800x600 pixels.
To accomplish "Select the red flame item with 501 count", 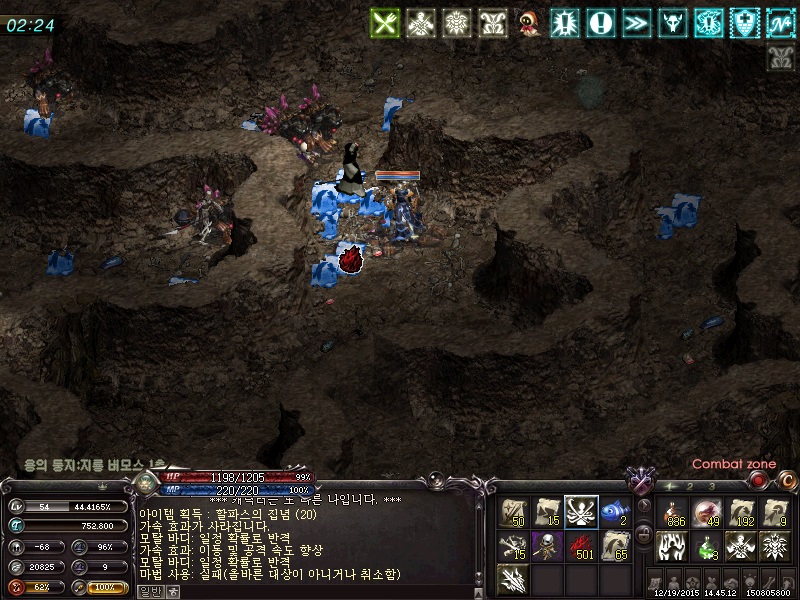I will click(x=581, y=546).
